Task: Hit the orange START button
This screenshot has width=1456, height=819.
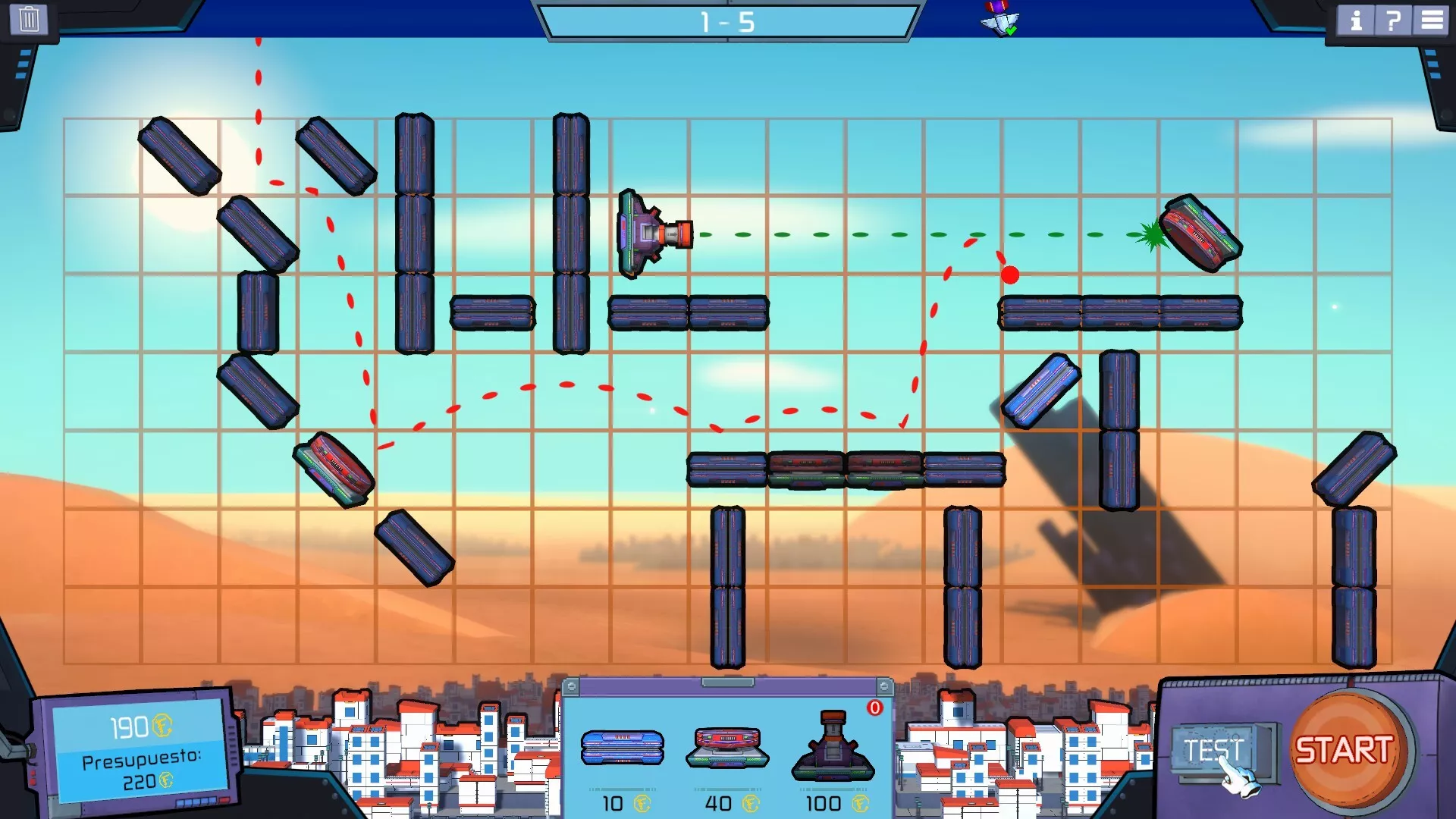Action: [1344, 751]
